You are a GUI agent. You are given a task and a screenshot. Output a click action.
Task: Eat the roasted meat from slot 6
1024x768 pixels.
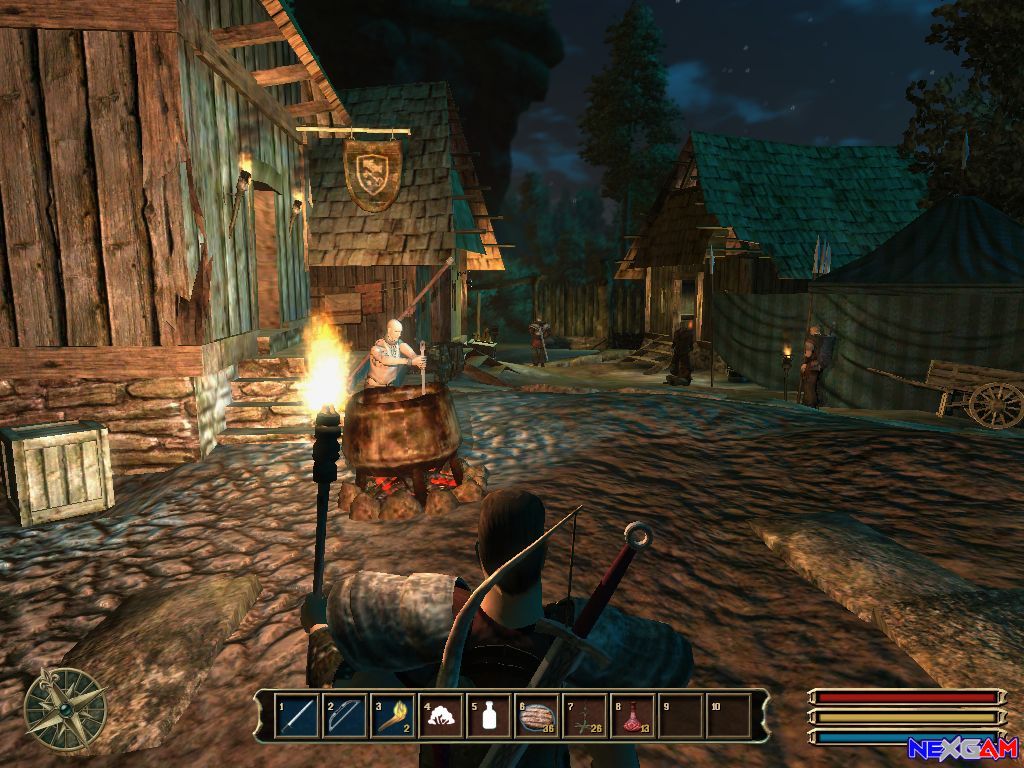click(x=537, y=716)
